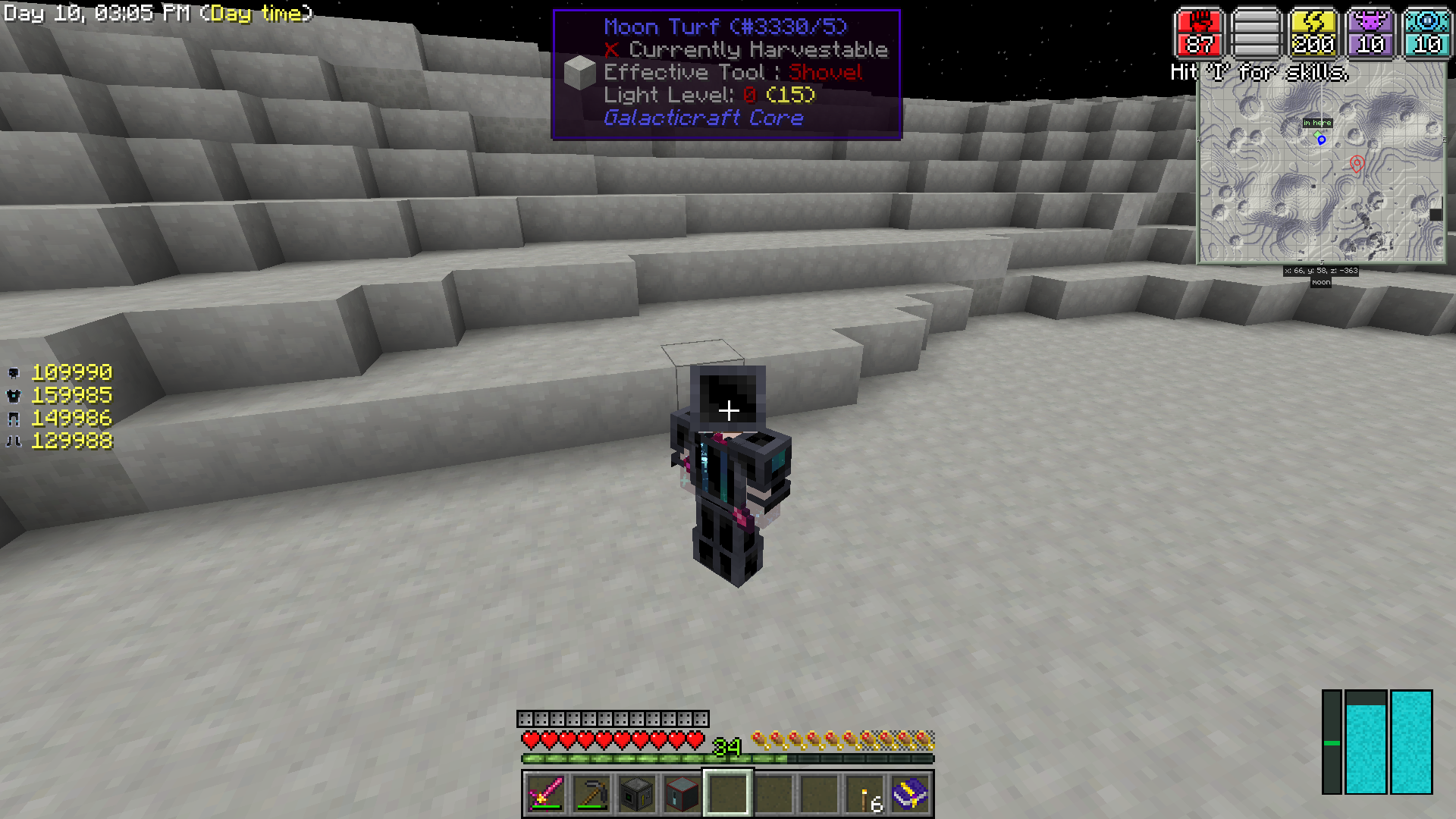Screen dimensions: 1456x819
Task: Click the chestplate icon next to 159985
Action: pos(14,395)
